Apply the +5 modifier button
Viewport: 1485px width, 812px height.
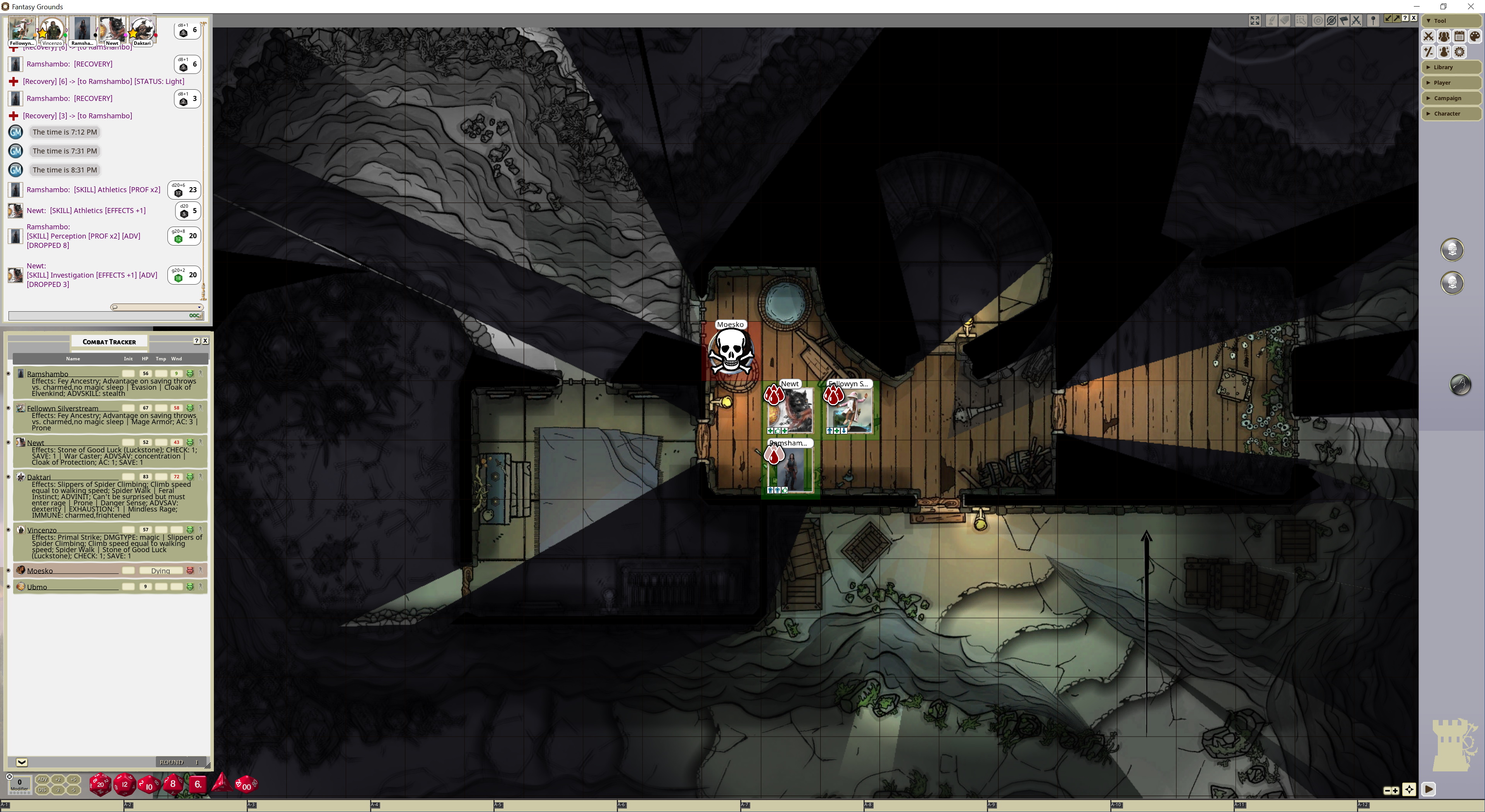(73, 780)
